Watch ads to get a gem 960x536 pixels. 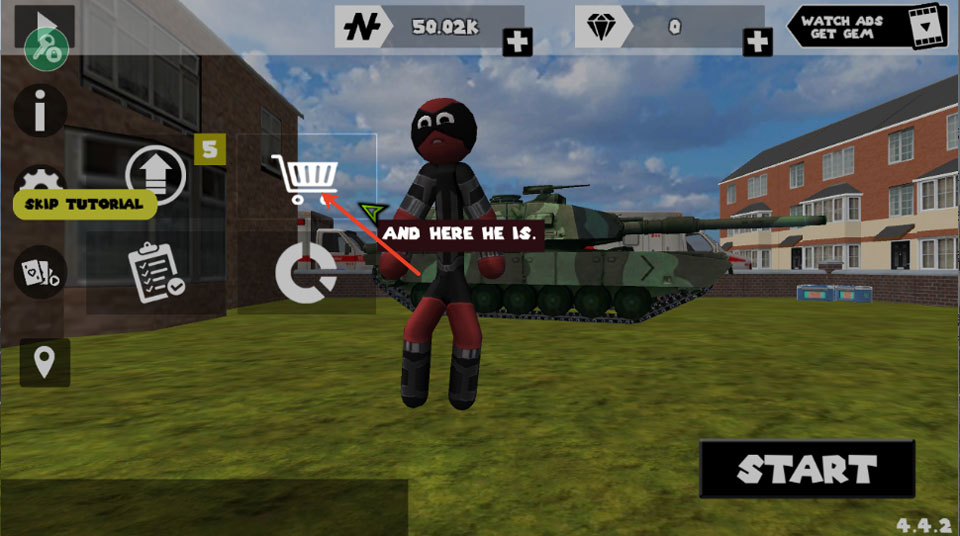pyautogui.click(x=867, y=27)
